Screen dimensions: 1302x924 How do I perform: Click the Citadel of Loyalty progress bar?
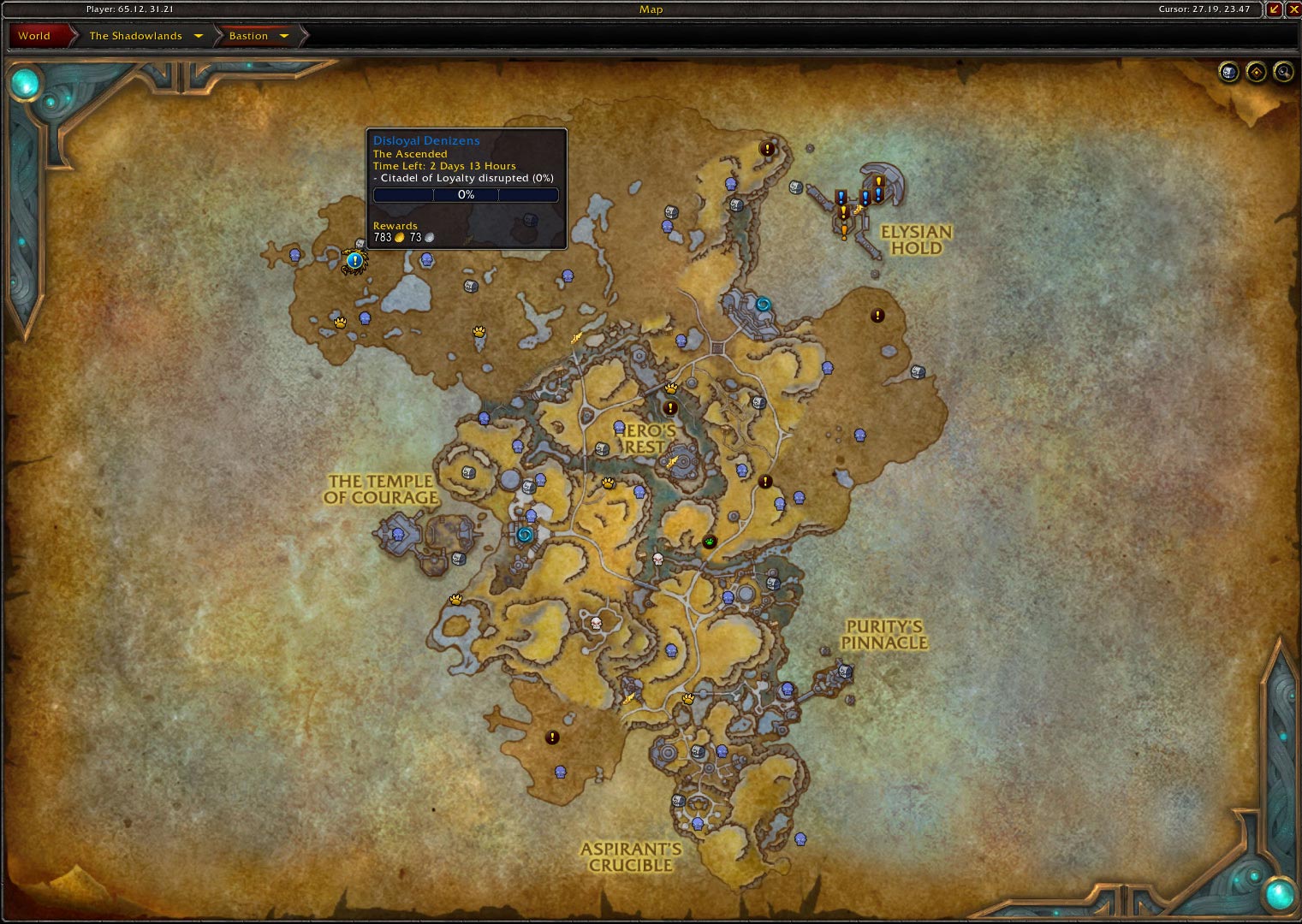(x=467, y=194)
